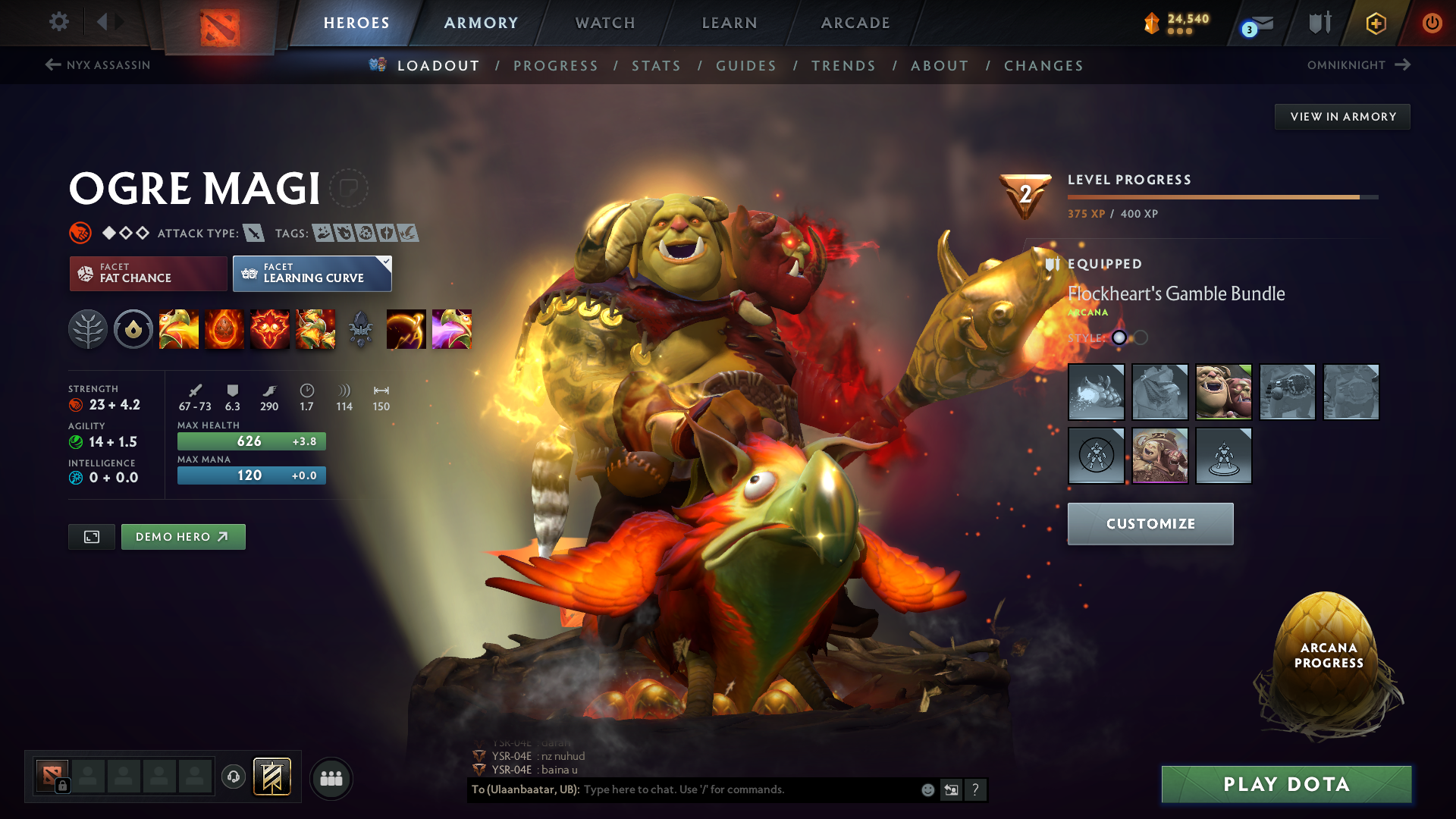Select the Learning Curve facet
This screenshot has height=819, width=1456.
[x=312, y=274]
